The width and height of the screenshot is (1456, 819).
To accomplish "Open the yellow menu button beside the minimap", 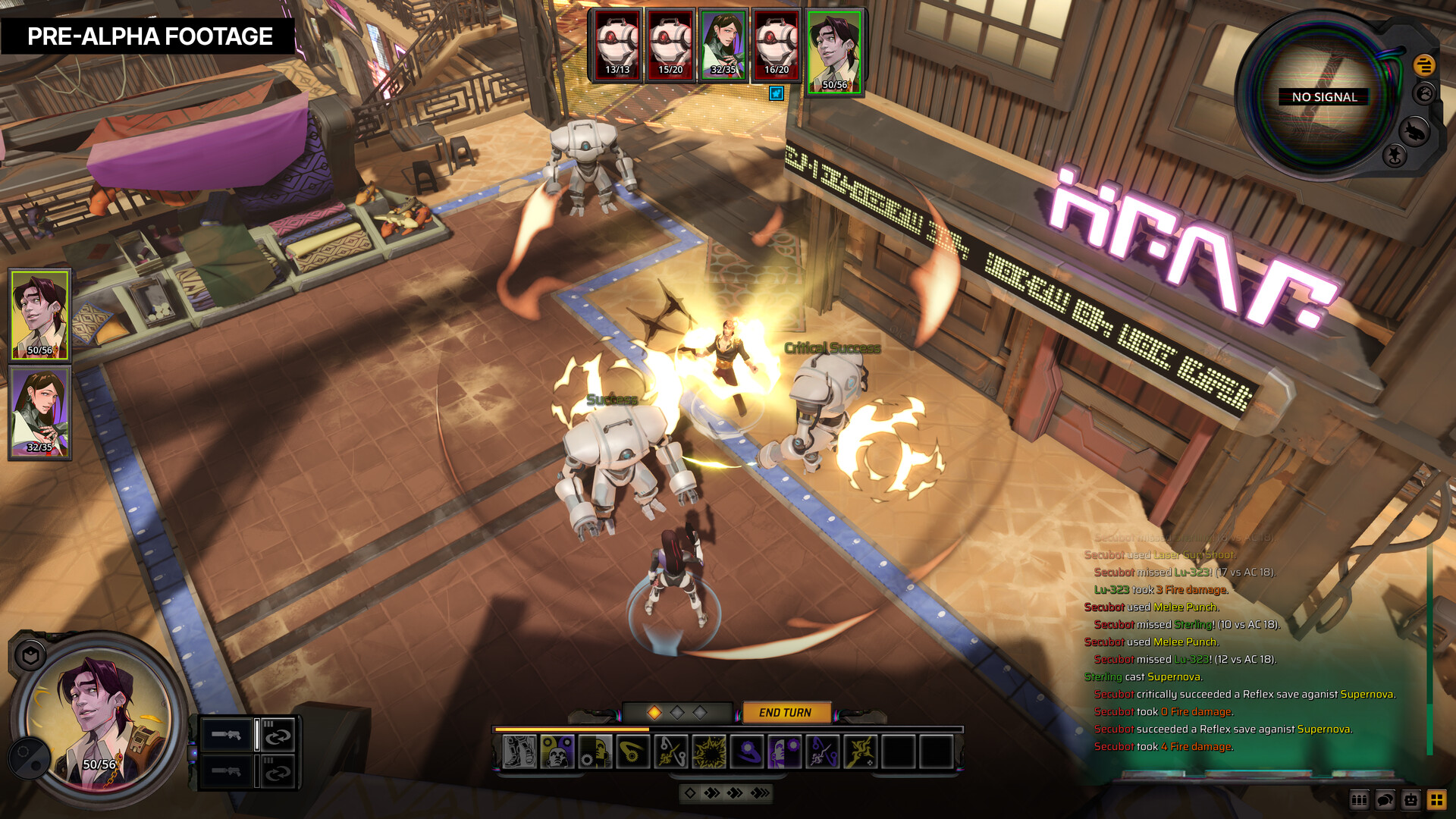I will point(1425,64).
